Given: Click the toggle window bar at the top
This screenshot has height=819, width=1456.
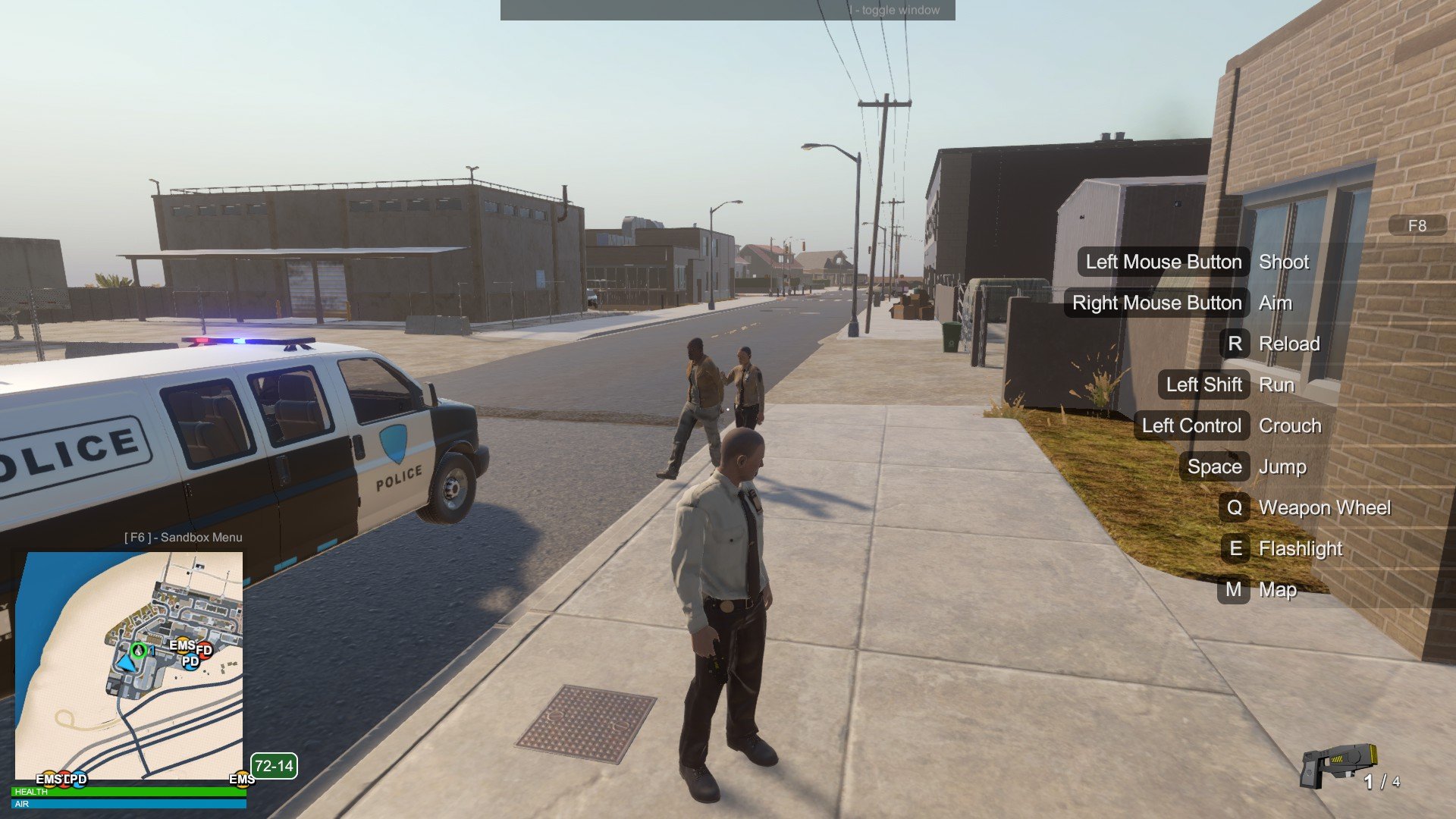Looking at the screenshot, I should tap(727, 10).
